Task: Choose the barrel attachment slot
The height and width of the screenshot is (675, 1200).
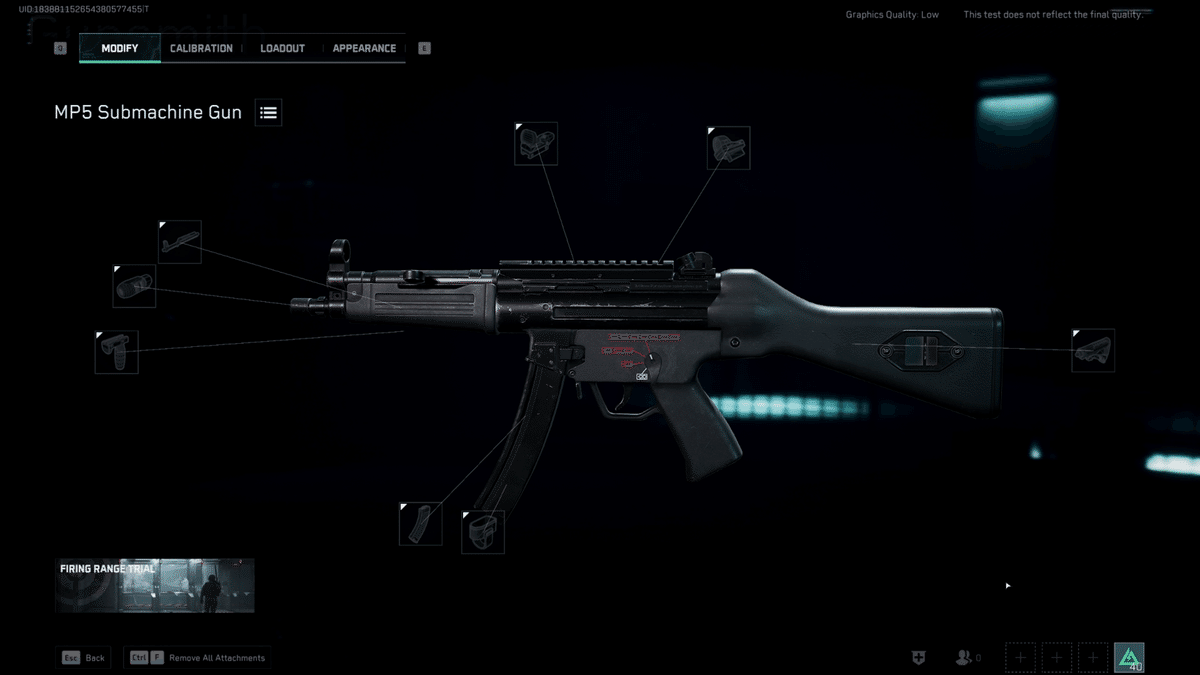Action: pyautogui.click(x=180, y=242)
